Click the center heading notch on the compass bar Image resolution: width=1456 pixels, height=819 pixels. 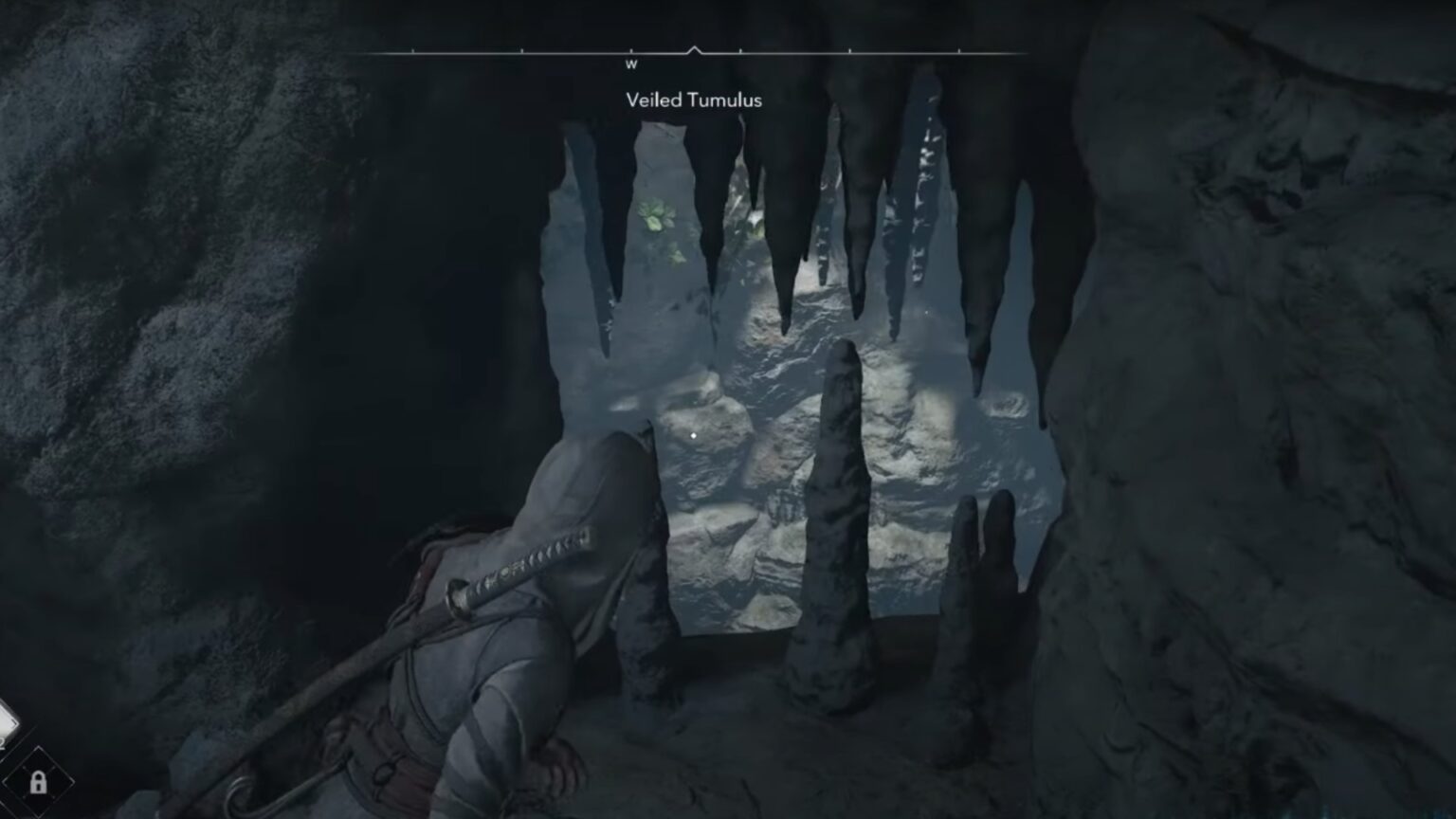(x=695, y=47)
